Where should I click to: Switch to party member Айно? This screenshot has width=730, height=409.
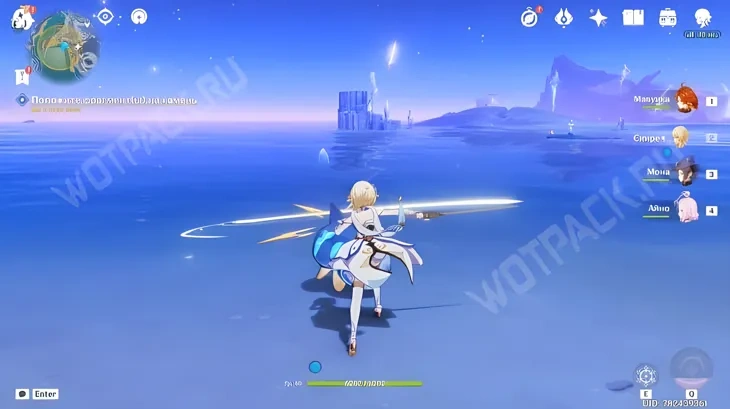click(685, 210)
